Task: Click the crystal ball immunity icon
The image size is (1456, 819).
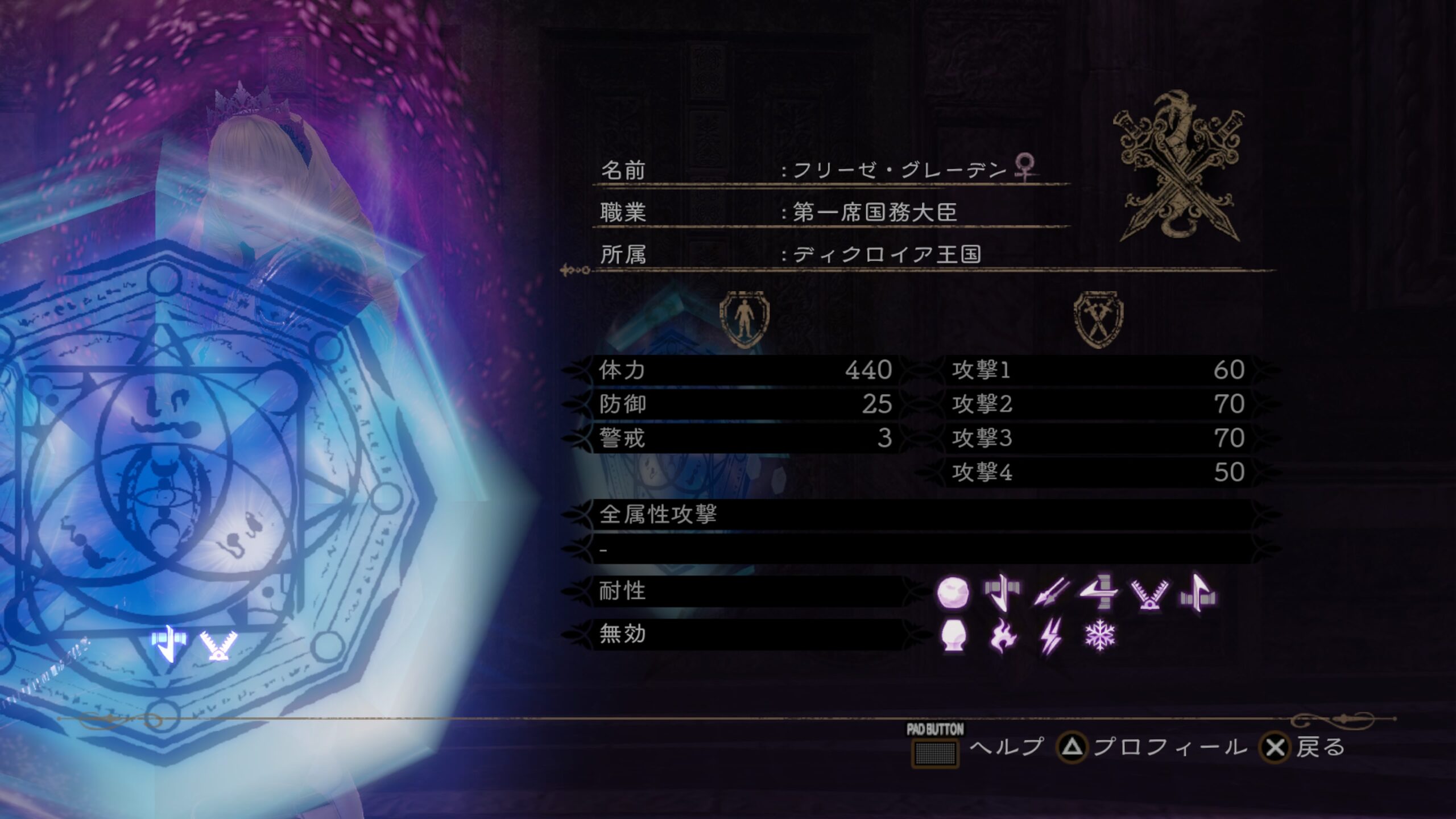Action: (x=954, y=634)
